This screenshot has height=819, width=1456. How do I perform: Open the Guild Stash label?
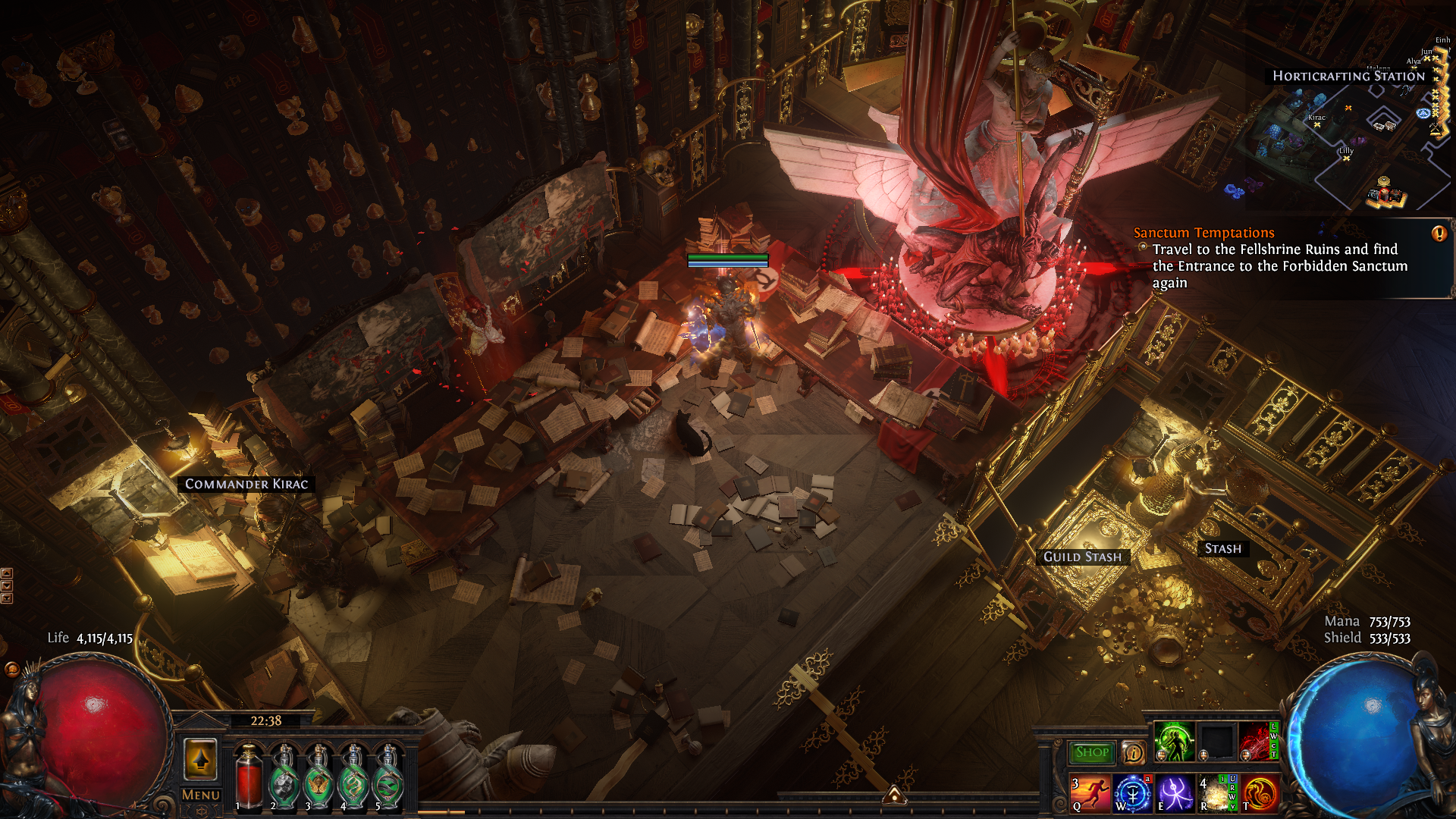[x=1082, y=557]
